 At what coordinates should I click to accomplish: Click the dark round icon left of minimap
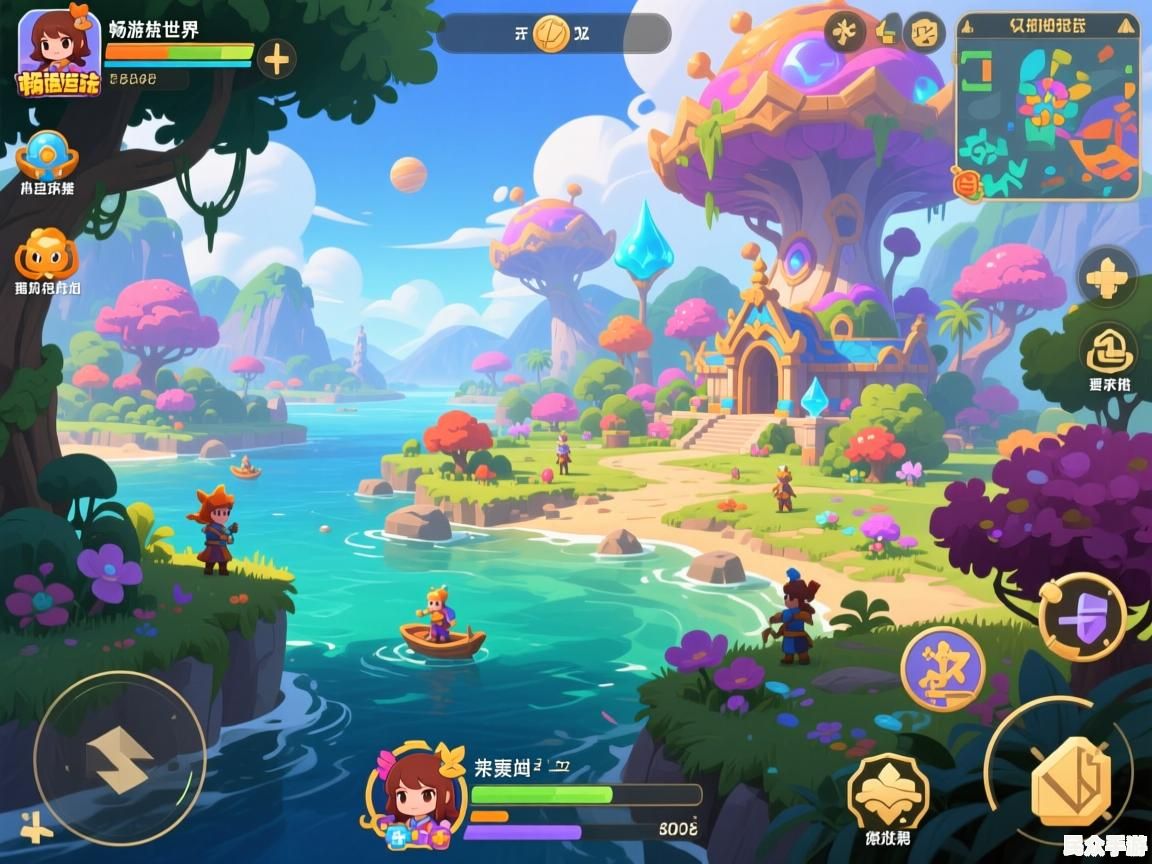pos(923,33)
